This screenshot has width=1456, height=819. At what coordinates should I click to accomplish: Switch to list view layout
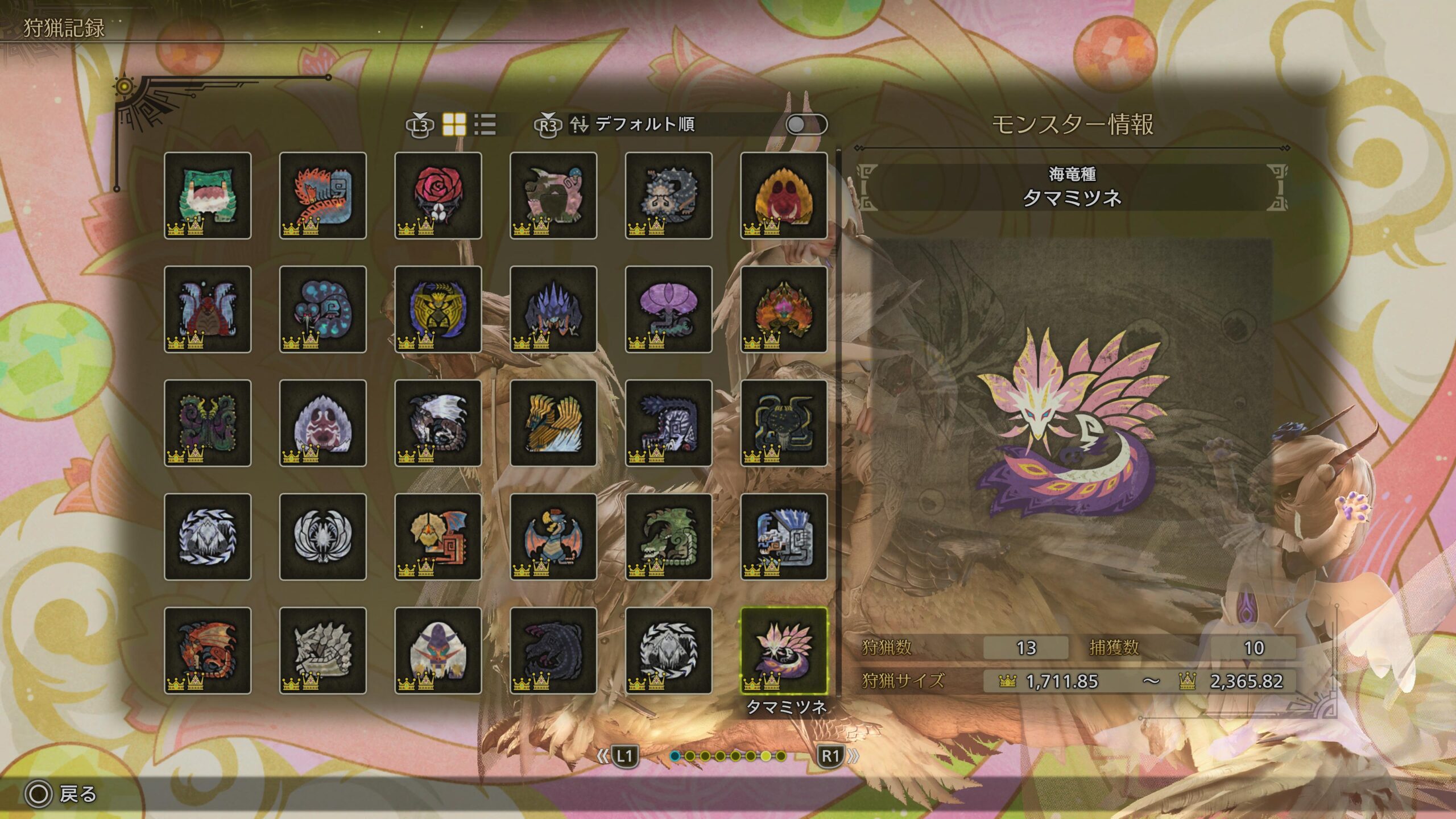click(x=485, y=124)
